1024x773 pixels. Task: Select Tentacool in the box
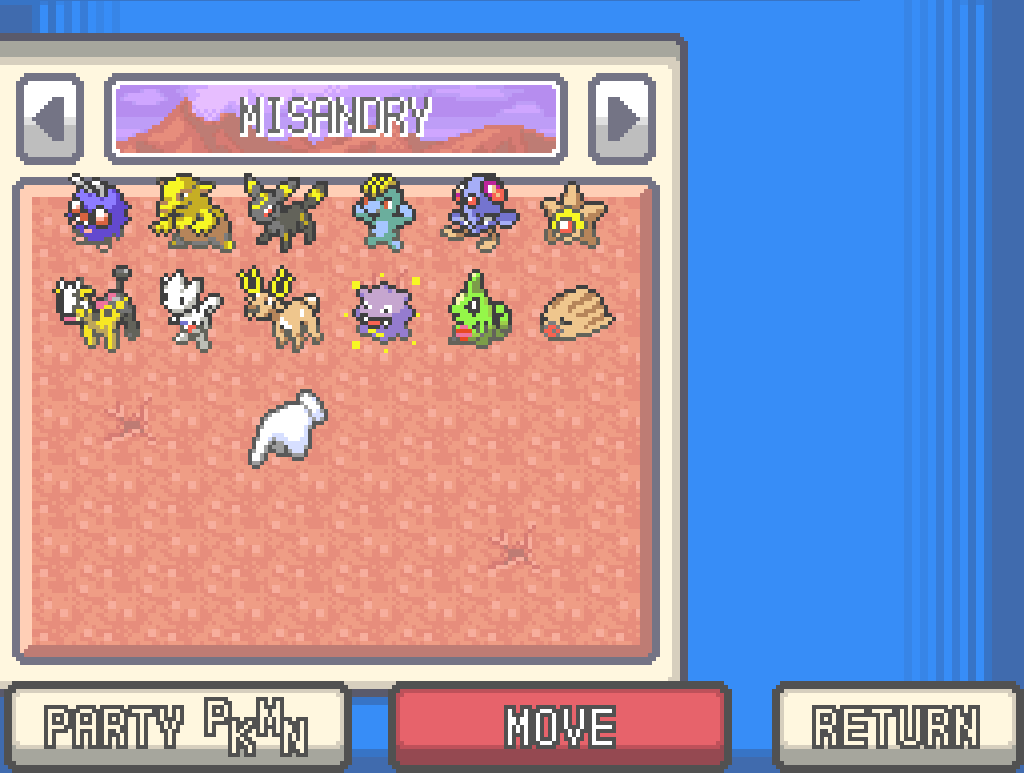point(478,211)
